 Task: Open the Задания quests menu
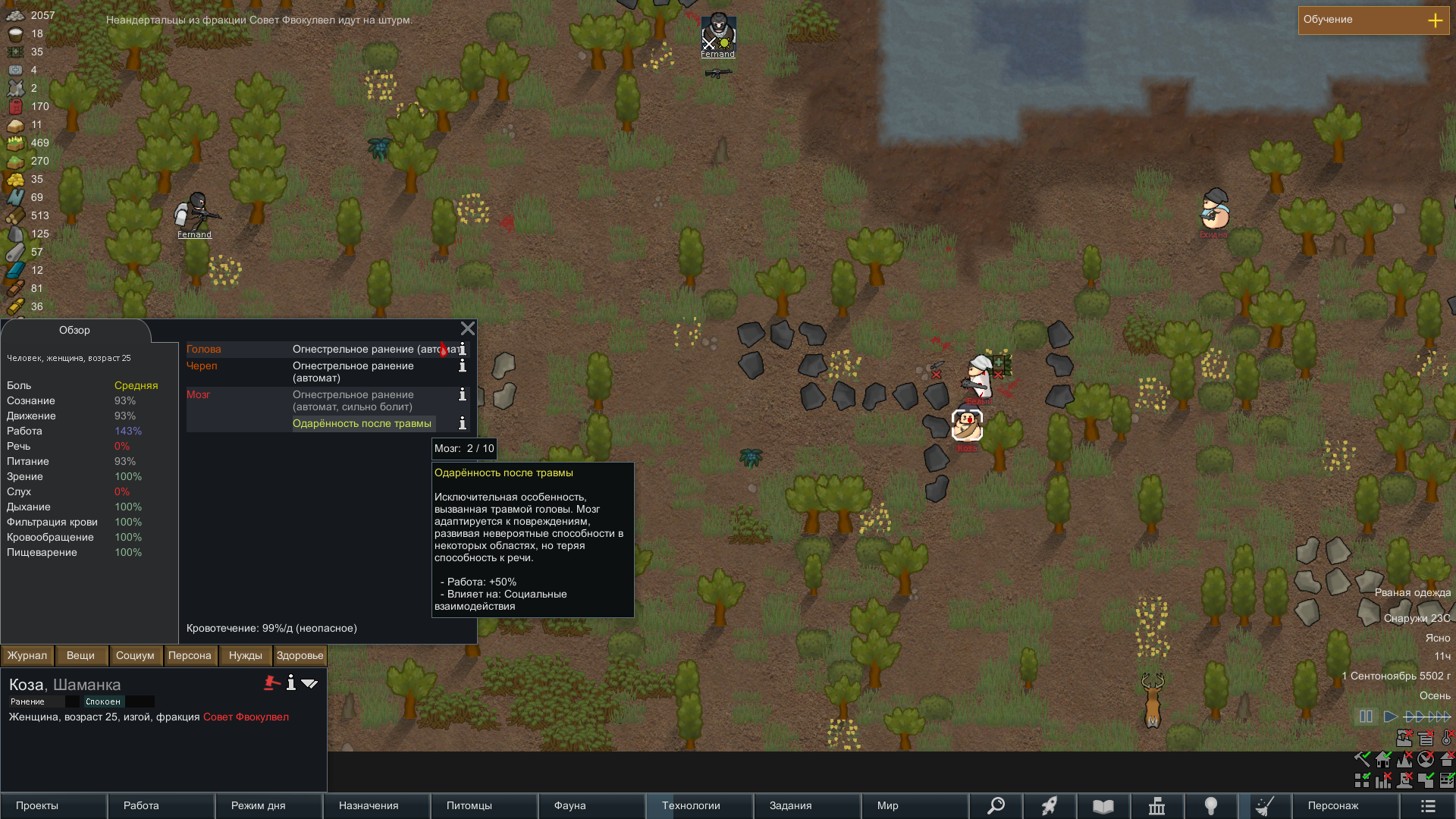(x=807, y=805)
